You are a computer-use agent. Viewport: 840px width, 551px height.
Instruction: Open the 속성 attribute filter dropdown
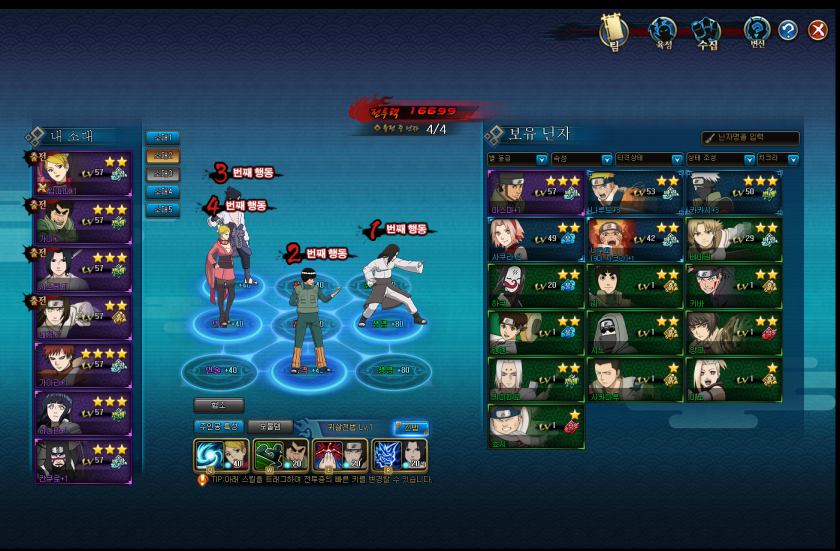point(579,159)
